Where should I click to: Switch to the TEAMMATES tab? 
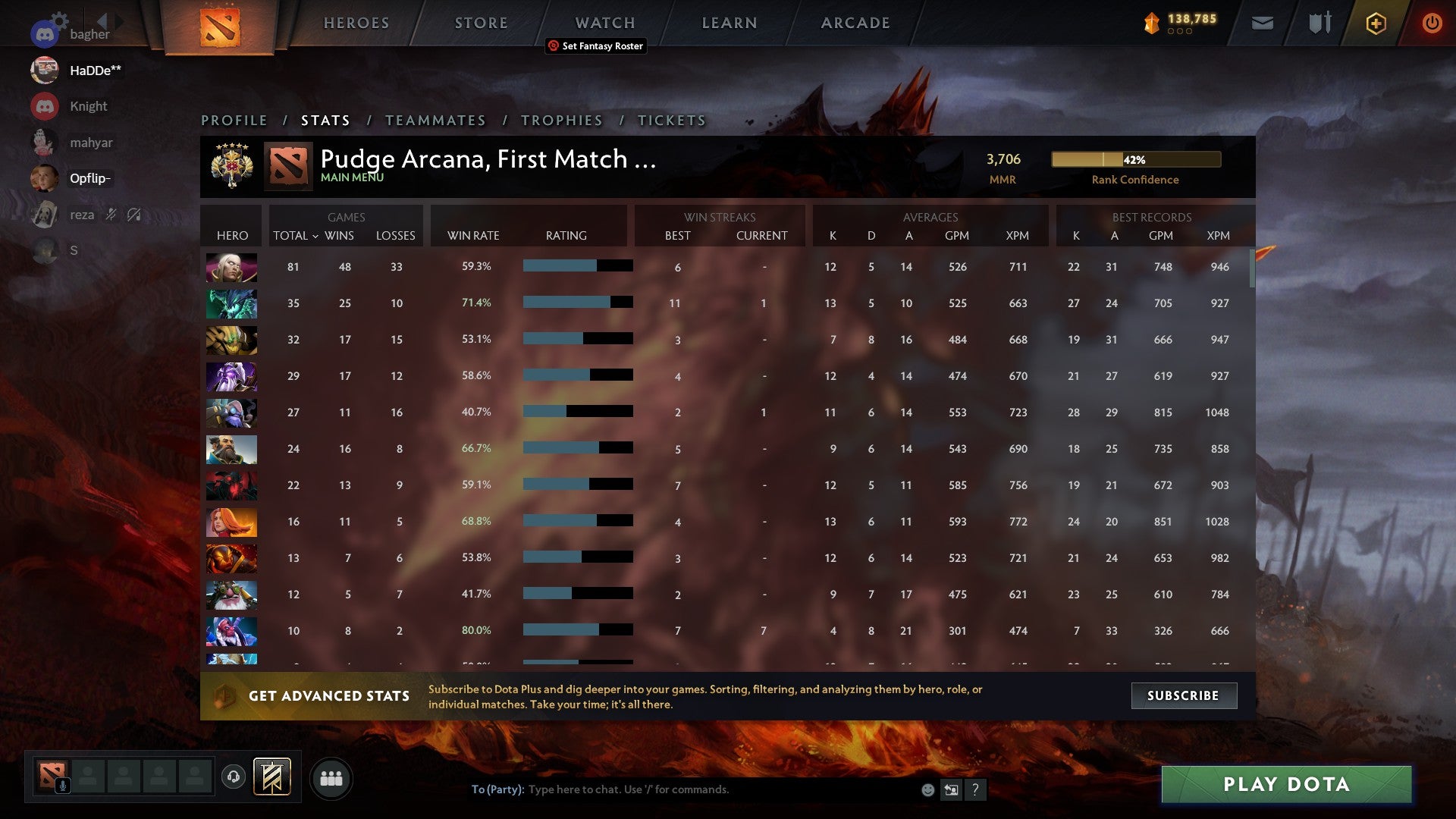(x=436, y=120)
